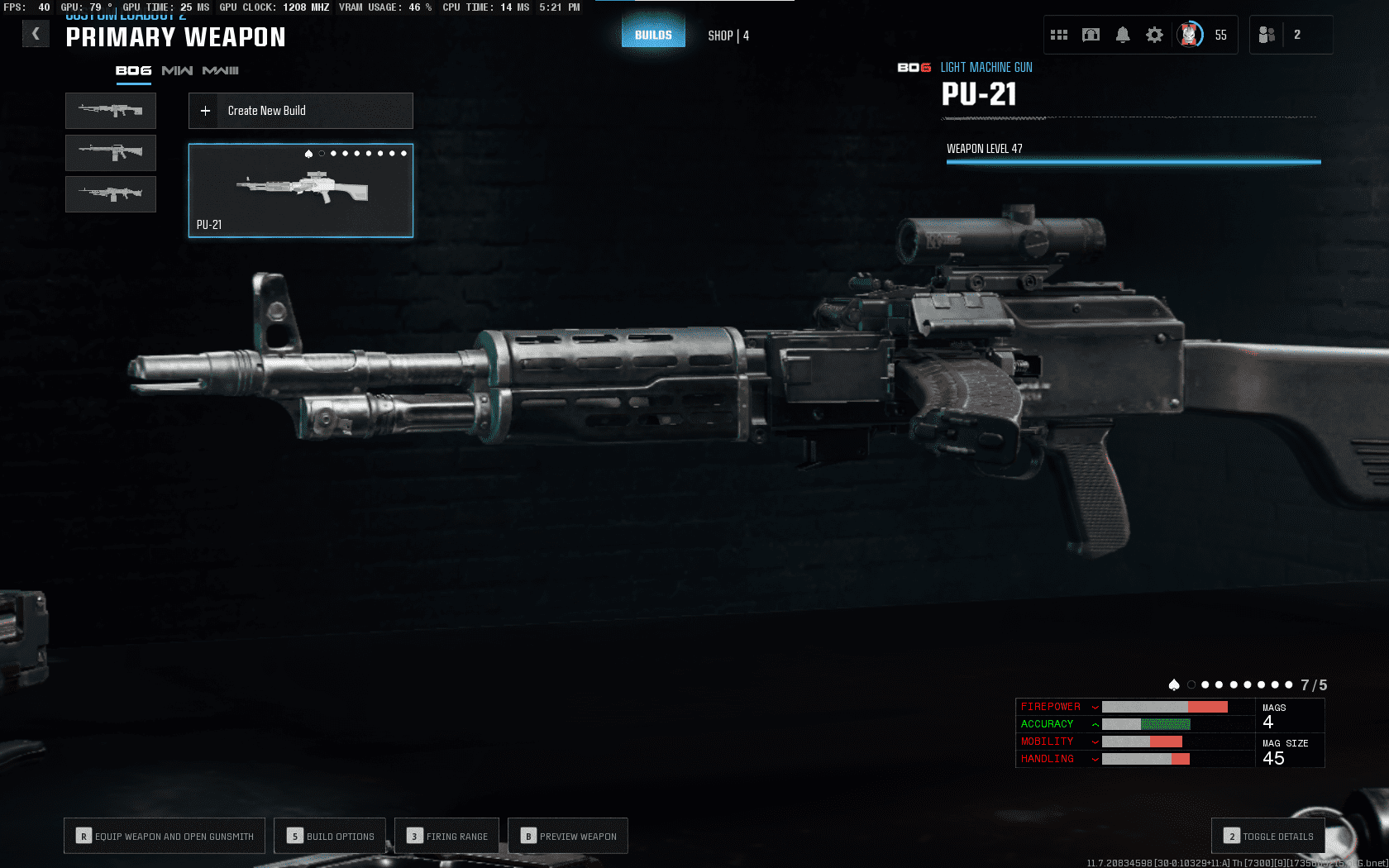Open settings with the gear icon
Image resolution: width=1389 pixels, height=868 pixels.
tap(1154, 35)
